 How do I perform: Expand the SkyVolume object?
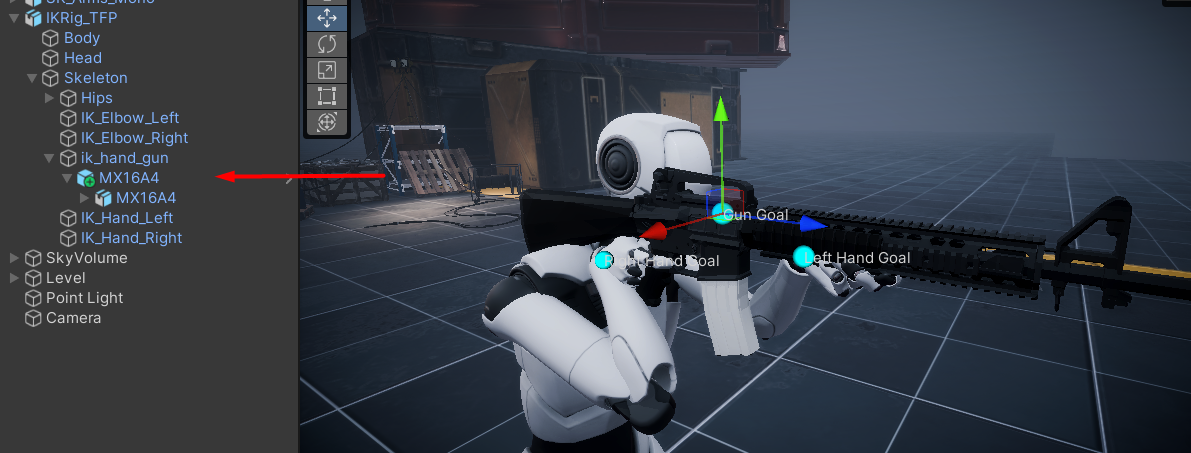pos(14,258)
